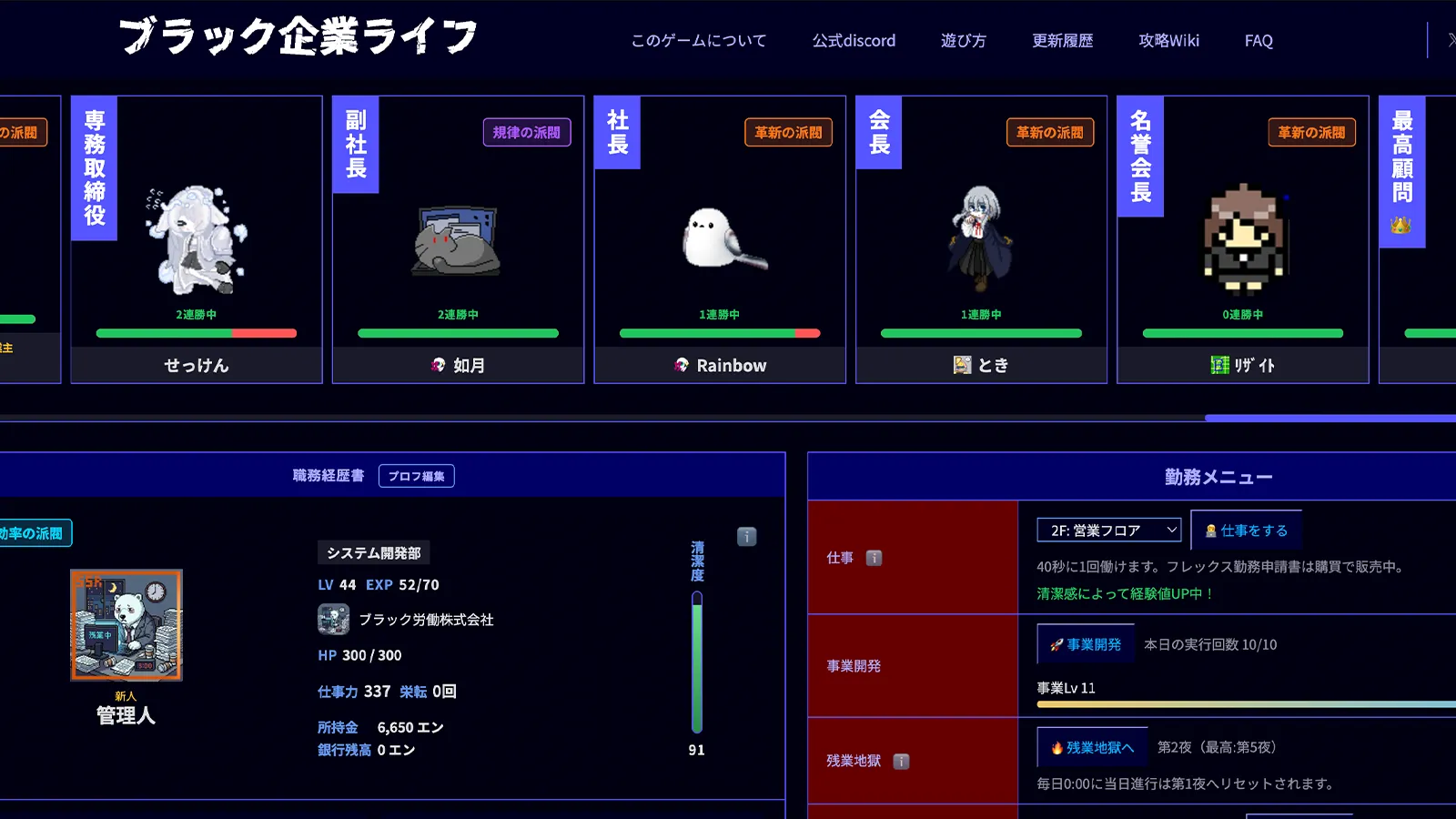Click the プロフ編集 button
This screenshot has width=1456, height=819.
tap(416, 475)
